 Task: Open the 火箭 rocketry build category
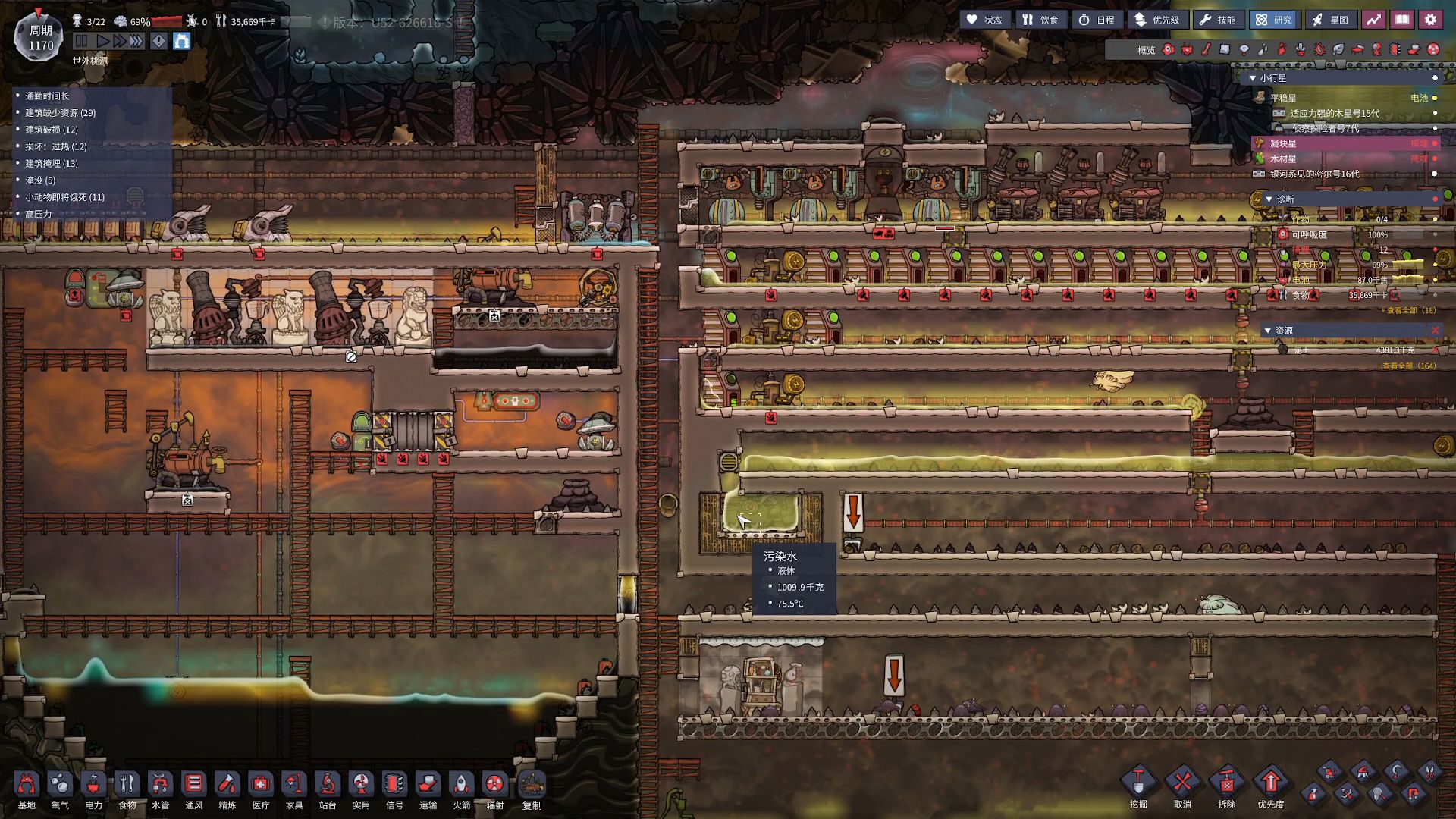tap(461, 789)
